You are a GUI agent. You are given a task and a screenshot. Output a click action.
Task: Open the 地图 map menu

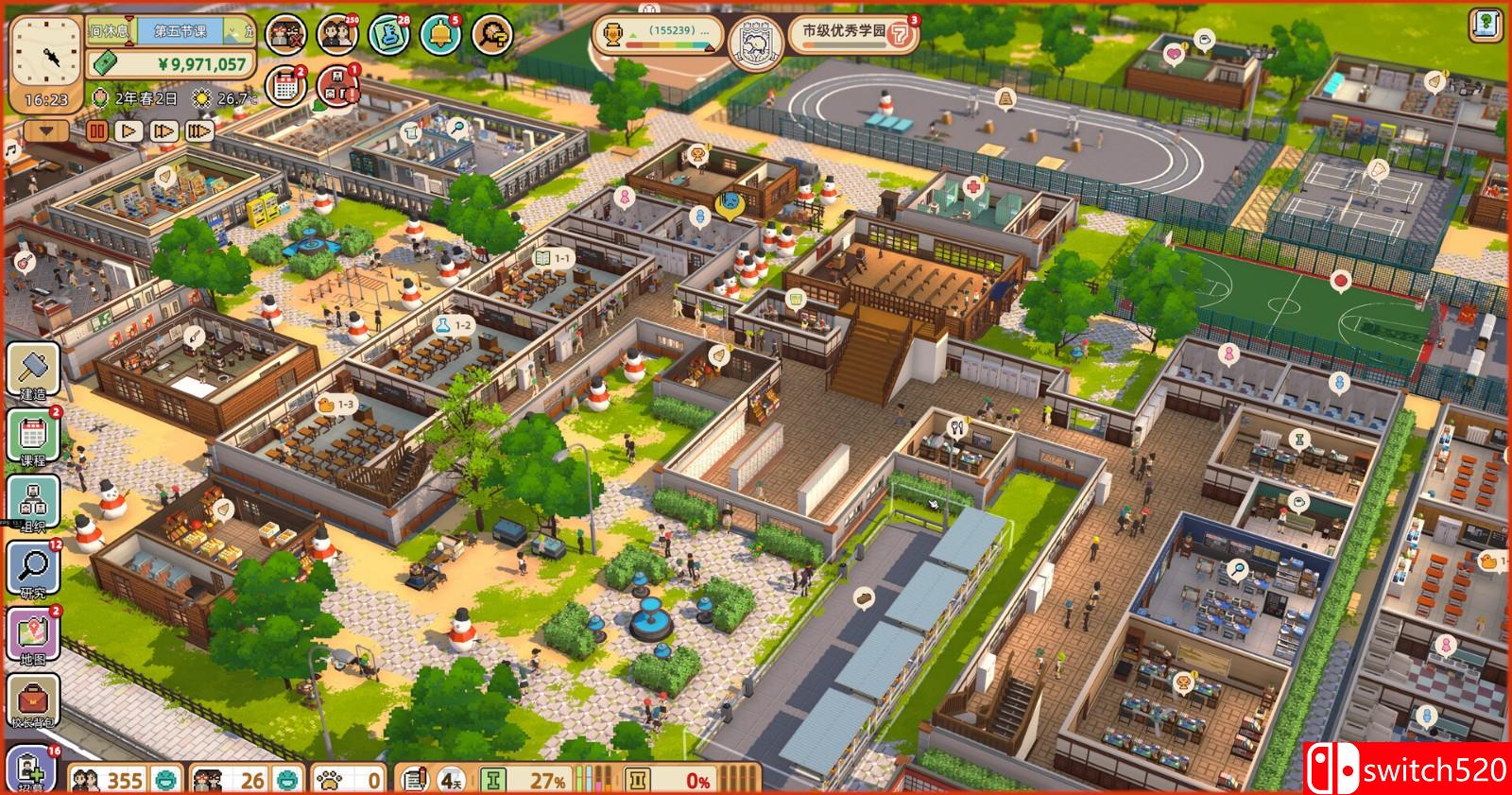pyautogui.click(x=34, y=635)
